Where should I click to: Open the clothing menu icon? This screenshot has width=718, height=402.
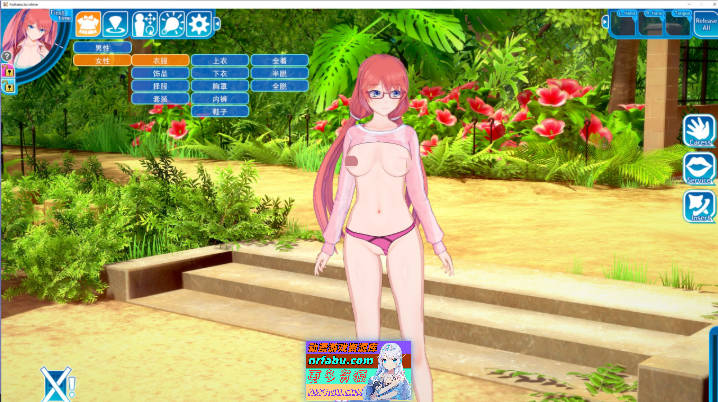(x=88, y=25)
